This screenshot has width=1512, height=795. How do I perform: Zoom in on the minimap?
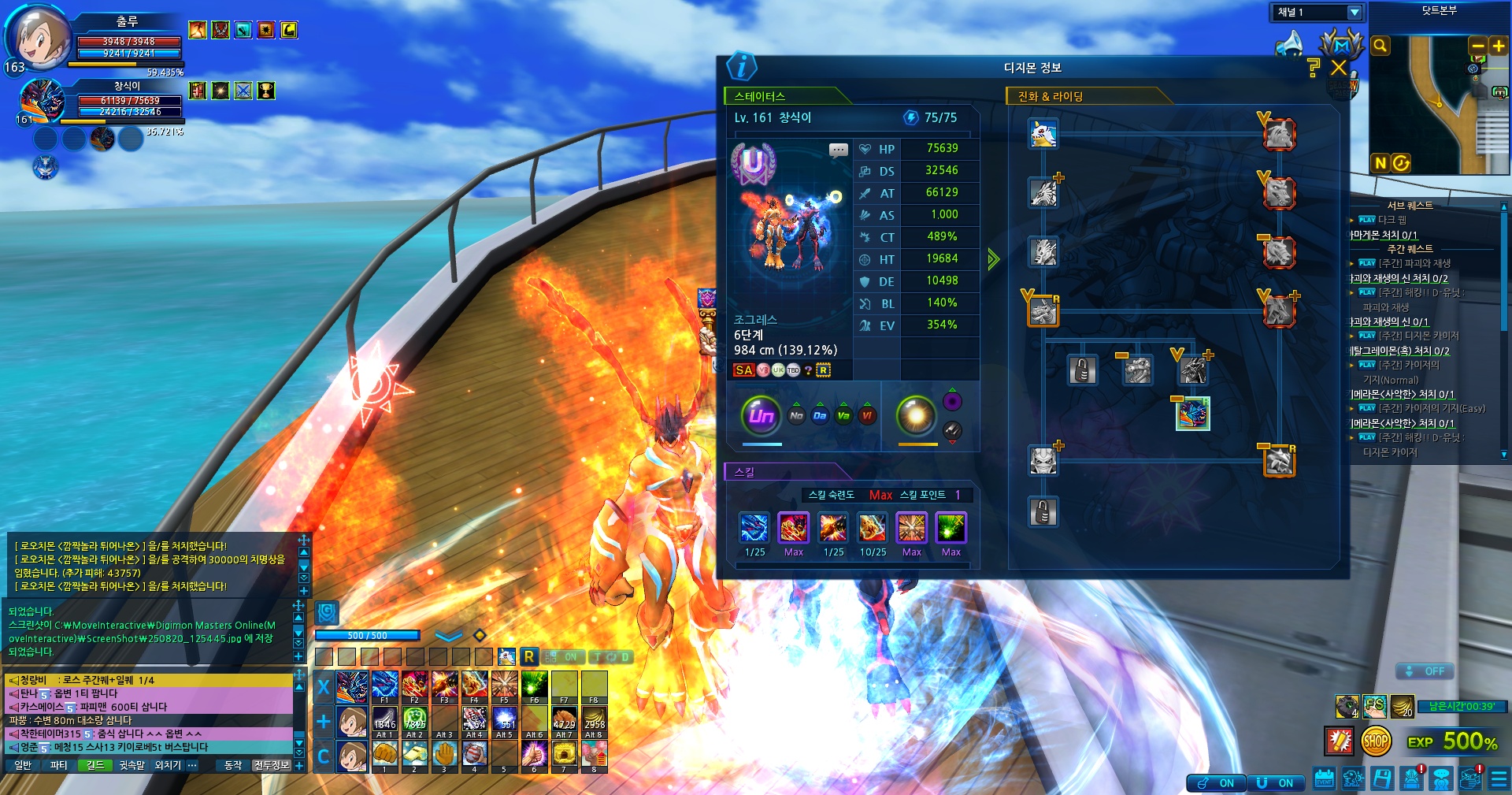click(x=1498, y=46)
